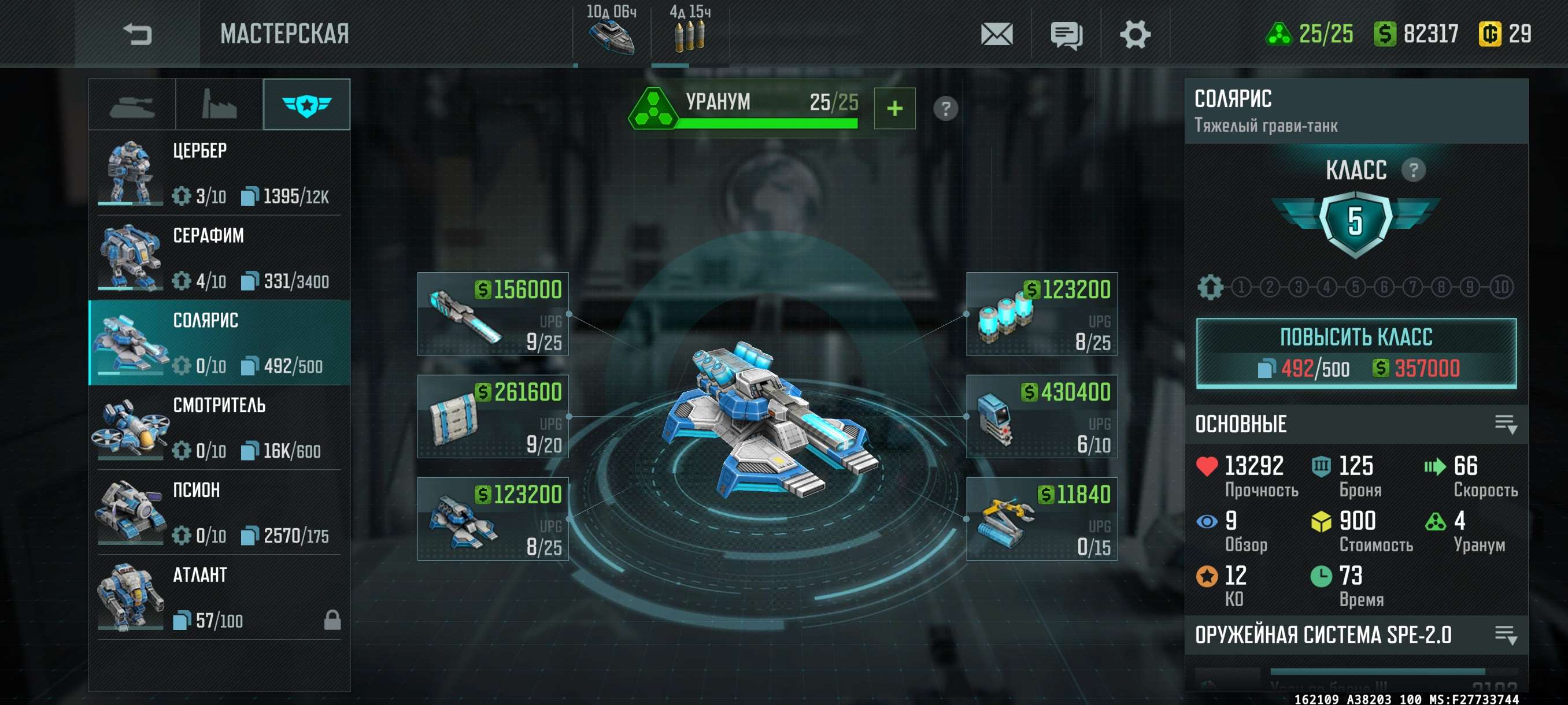Pick the Псион unit entry
This screenshot has height=705, width=1568.
pyautogui.click(x=219, y=512)
